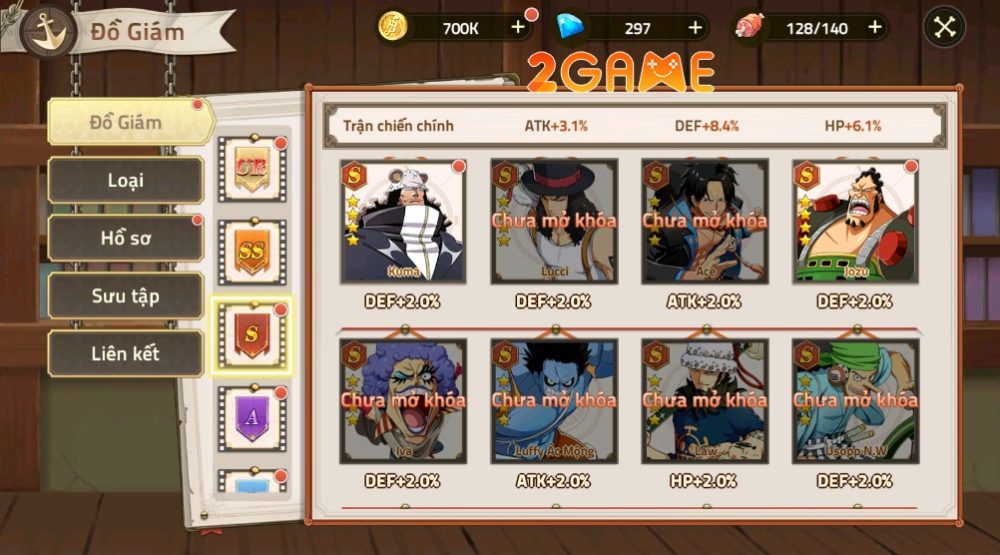
Task: Open the Loại category tab
Action: coord(126,180)
